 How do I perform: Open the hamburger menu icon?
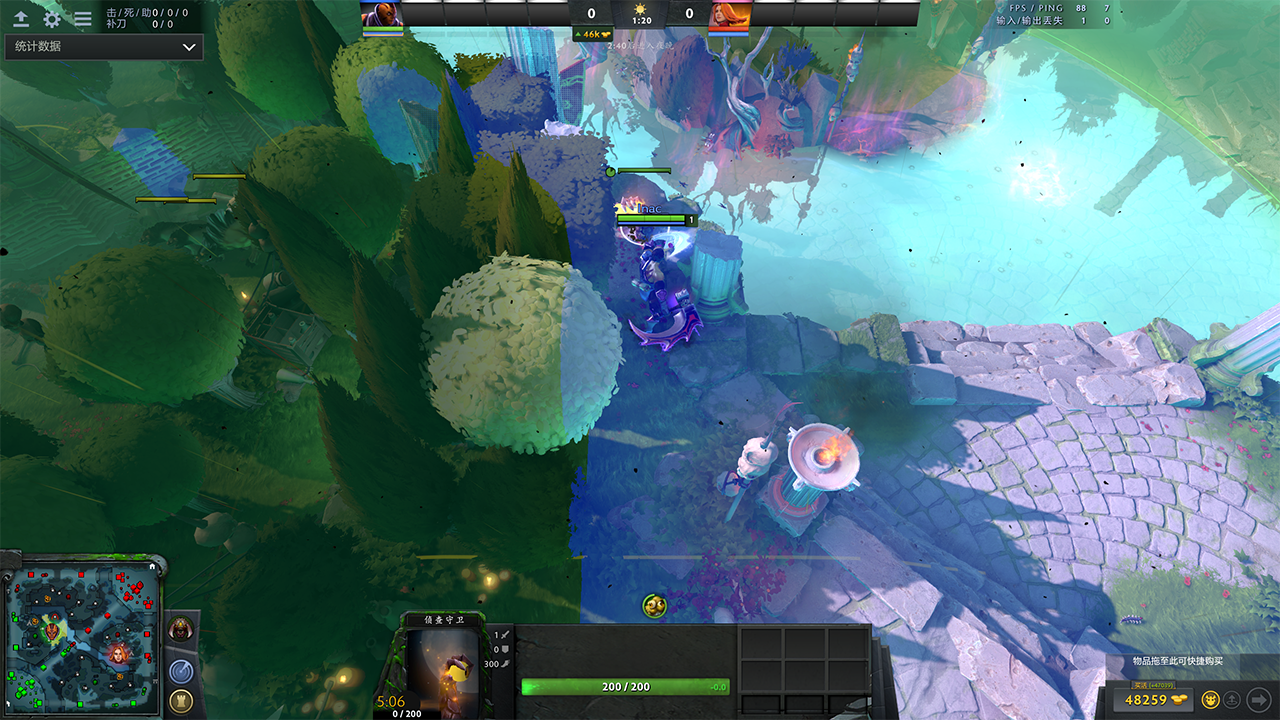click(x=83, y=18)
